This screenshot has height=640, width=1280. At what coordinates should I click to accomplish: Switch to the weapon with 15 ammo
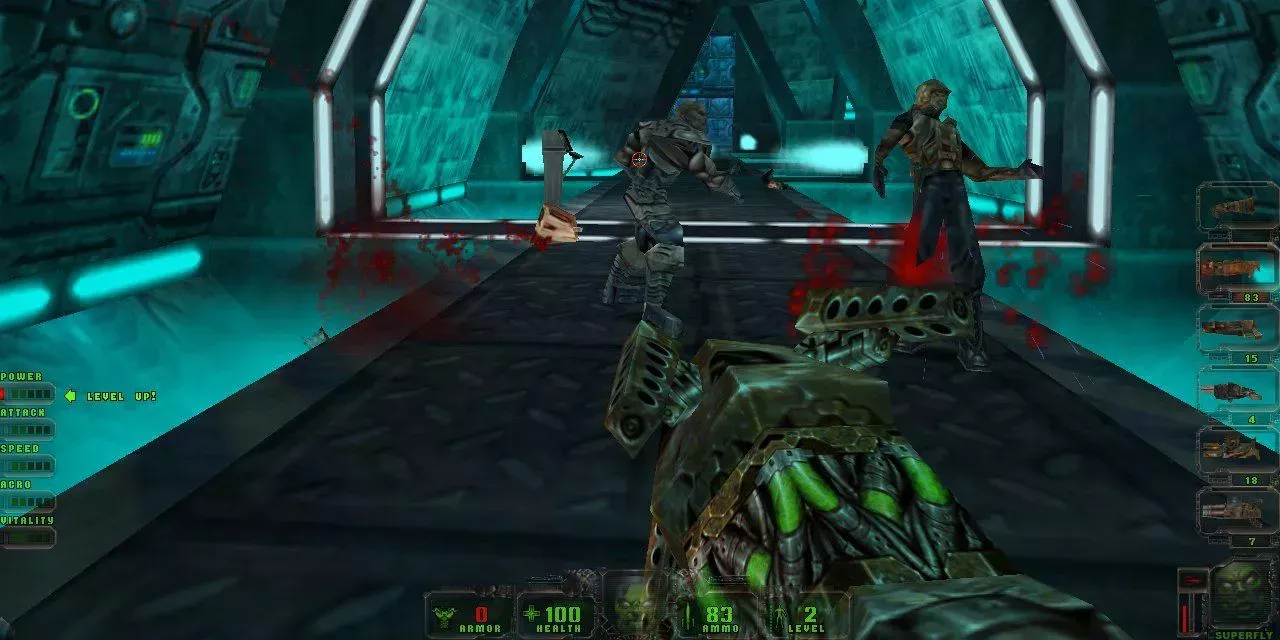(x=1237, y=331)
